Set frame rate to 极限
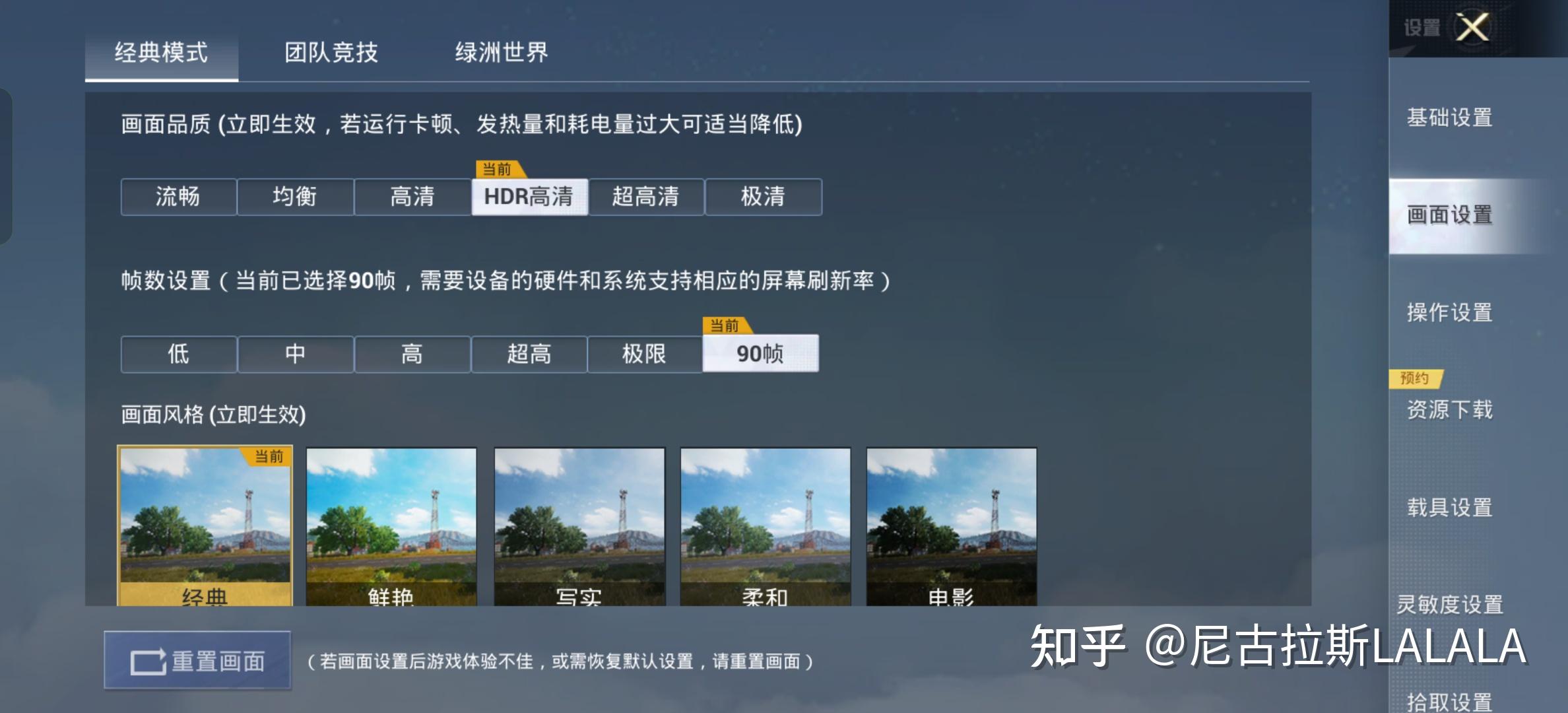 tap(645, 354)
